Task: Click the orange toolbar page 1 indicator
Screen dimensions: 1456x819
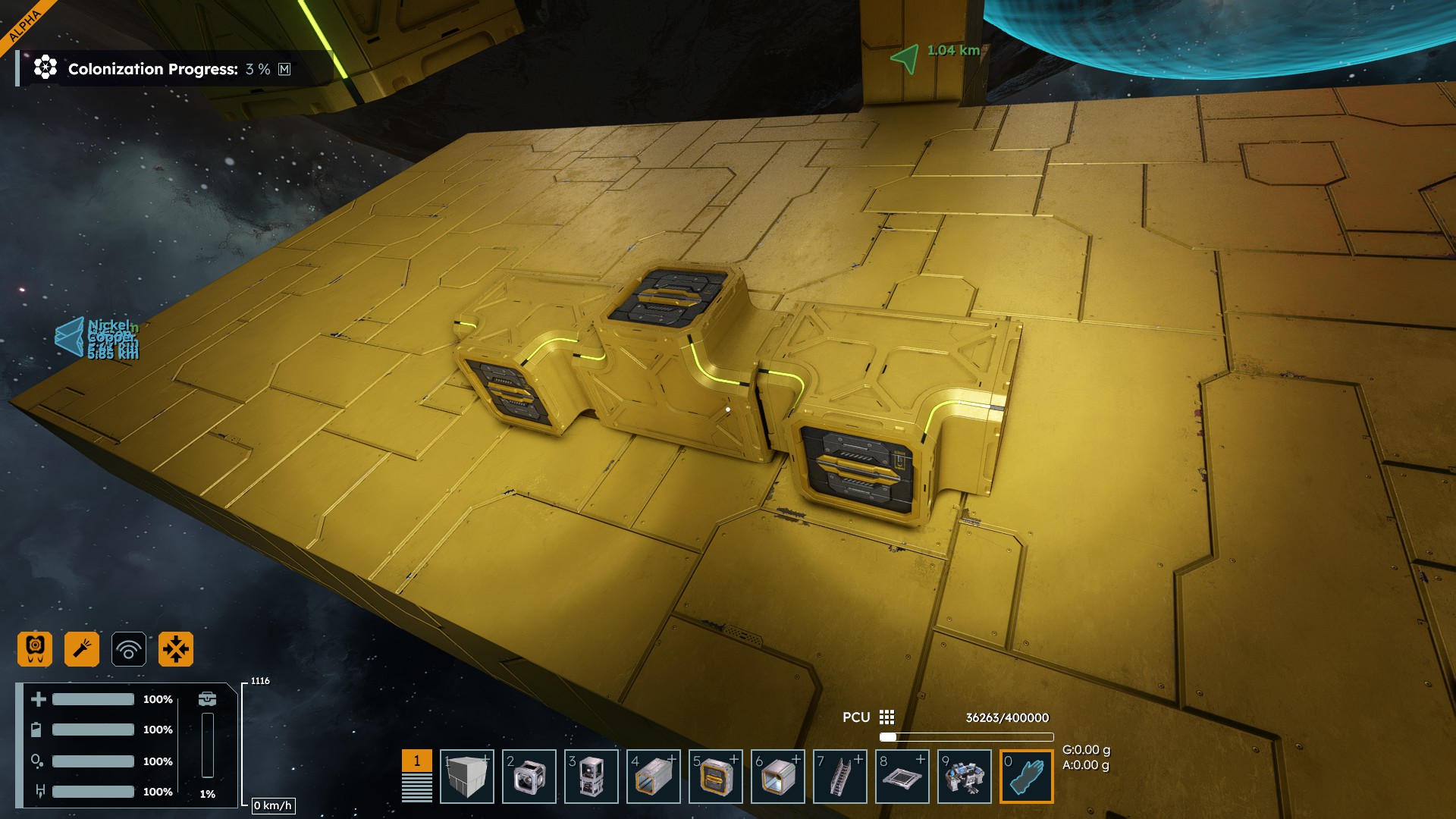Action: click(x=416, y=761)
